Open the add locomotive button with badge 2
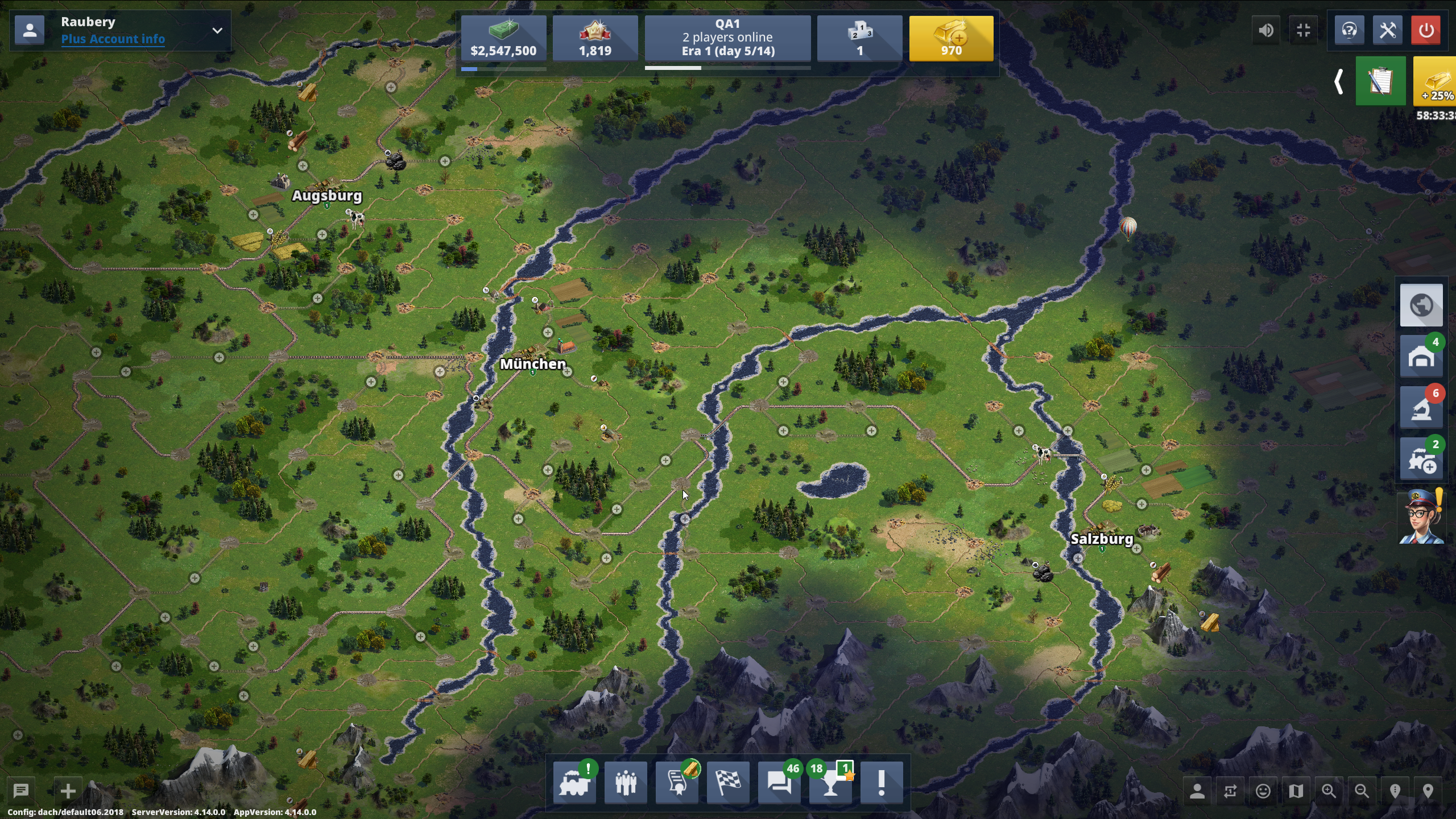1456x819 pixels. (1421, 460)
